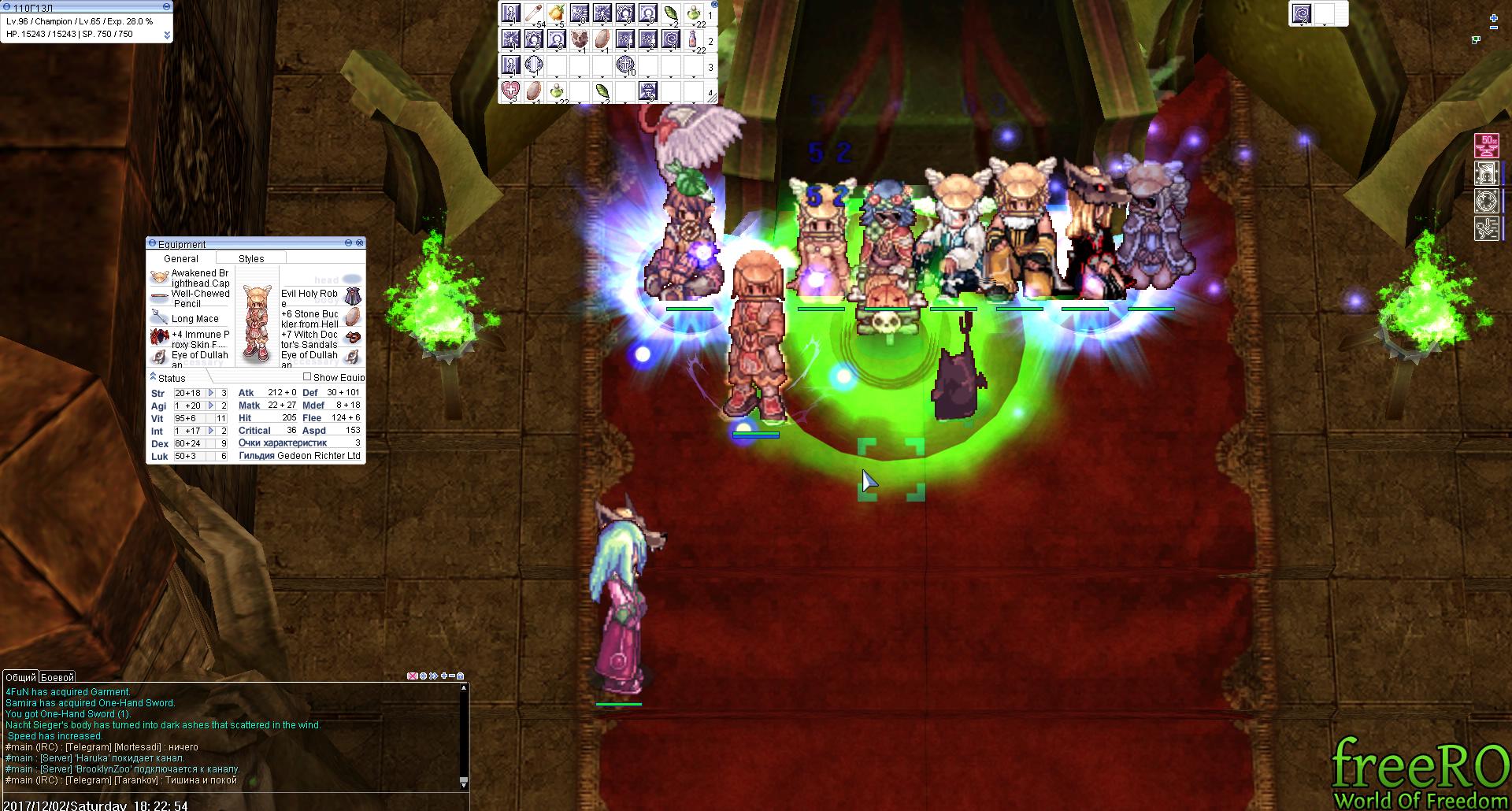
Task: Select the General equipment tab
Action: click(181, 258)
